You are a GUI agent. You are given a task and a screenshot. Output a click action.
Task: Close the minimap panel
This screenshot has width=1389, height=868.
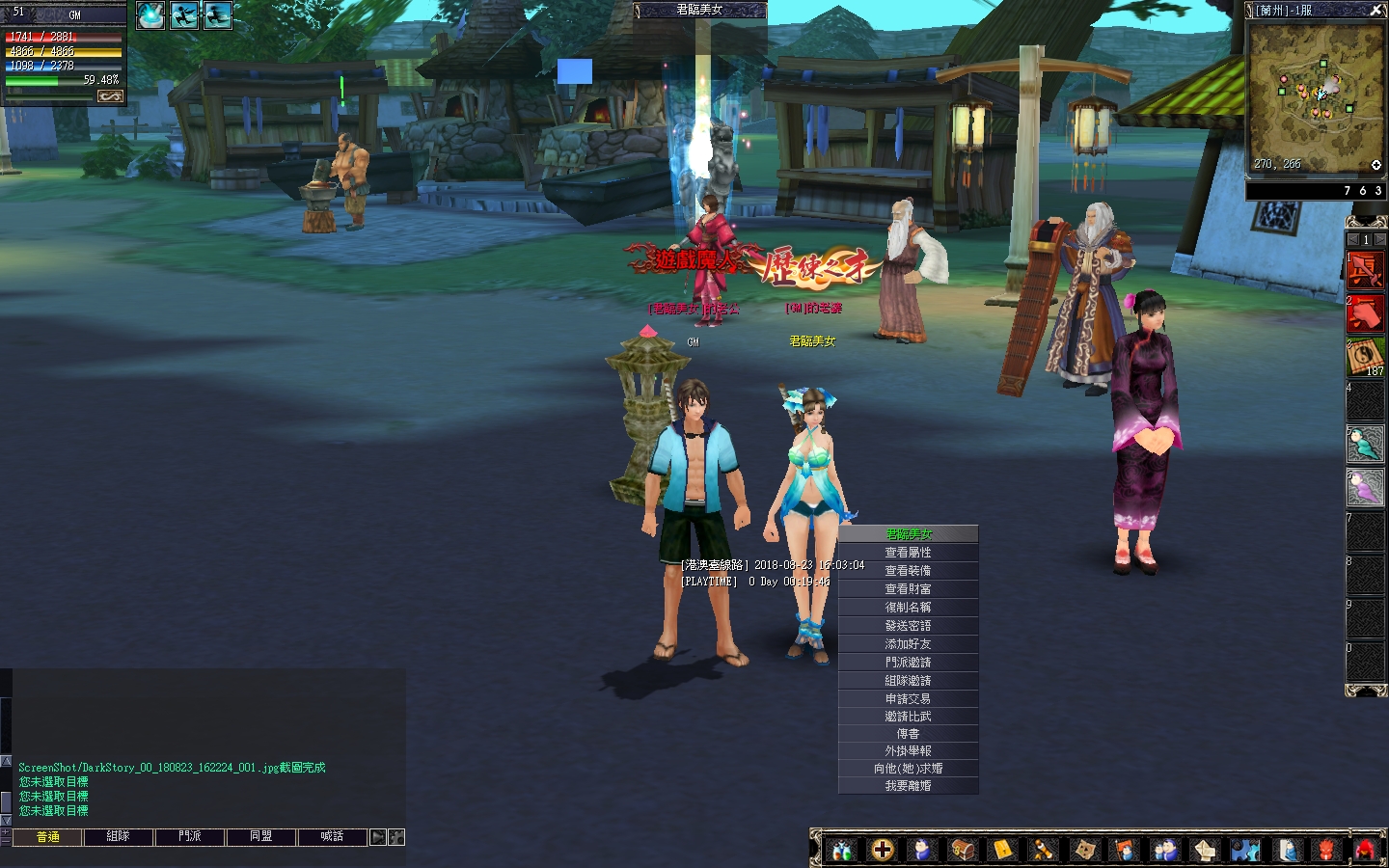tap(1376, 11)
